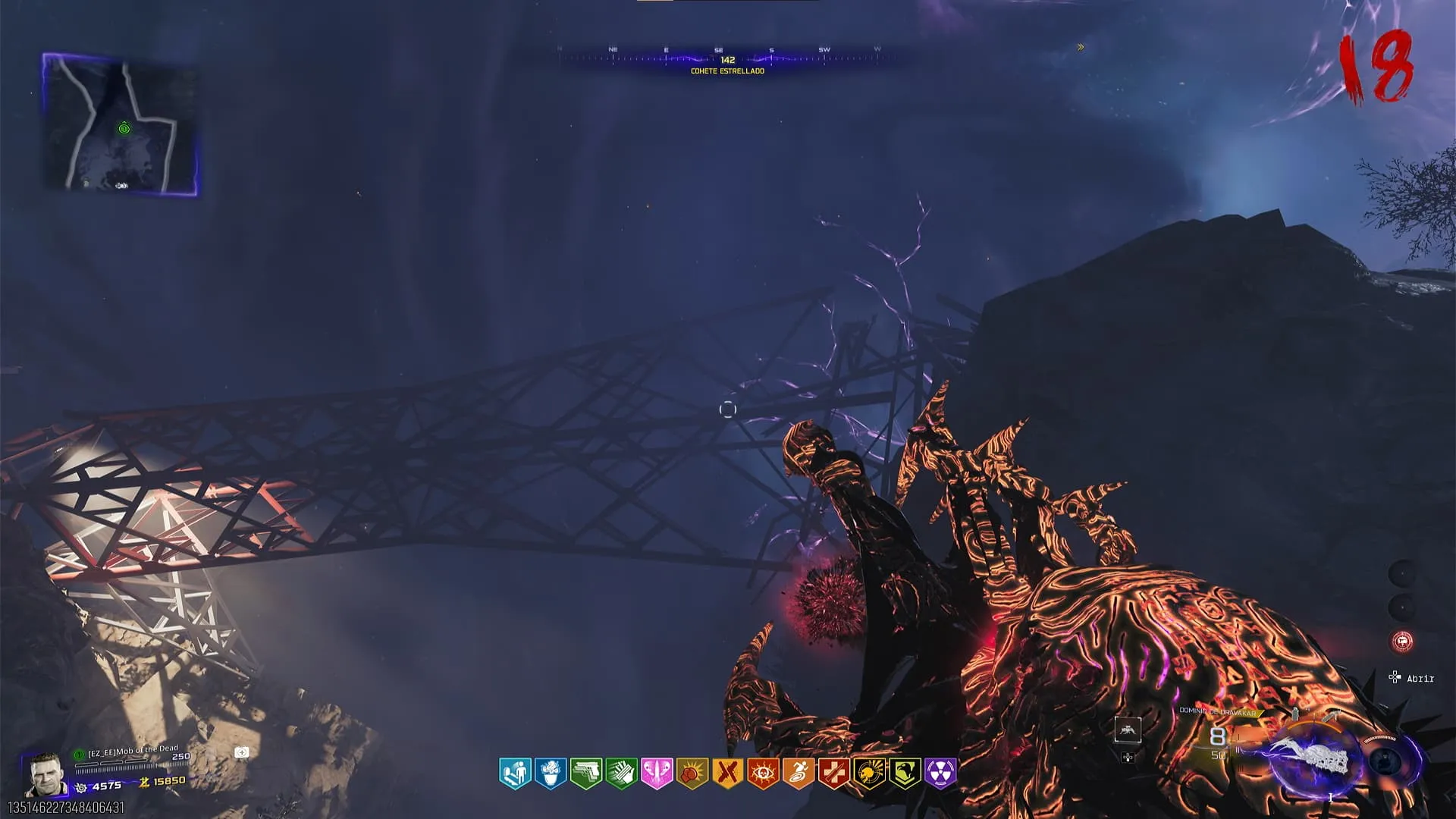Select the blue revive perk icon
Viewport: 1456px width, 819px height.
pyautogui.click(x=515, y=773)
